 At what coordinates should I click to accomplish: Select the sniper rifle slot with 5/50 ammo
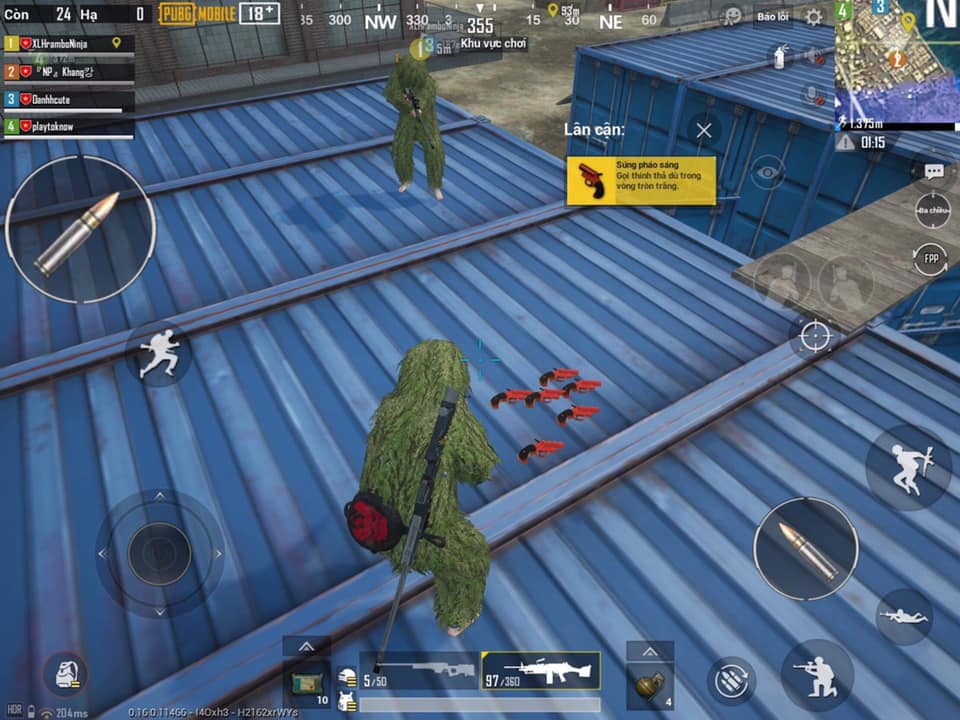[x=420, y=670]
